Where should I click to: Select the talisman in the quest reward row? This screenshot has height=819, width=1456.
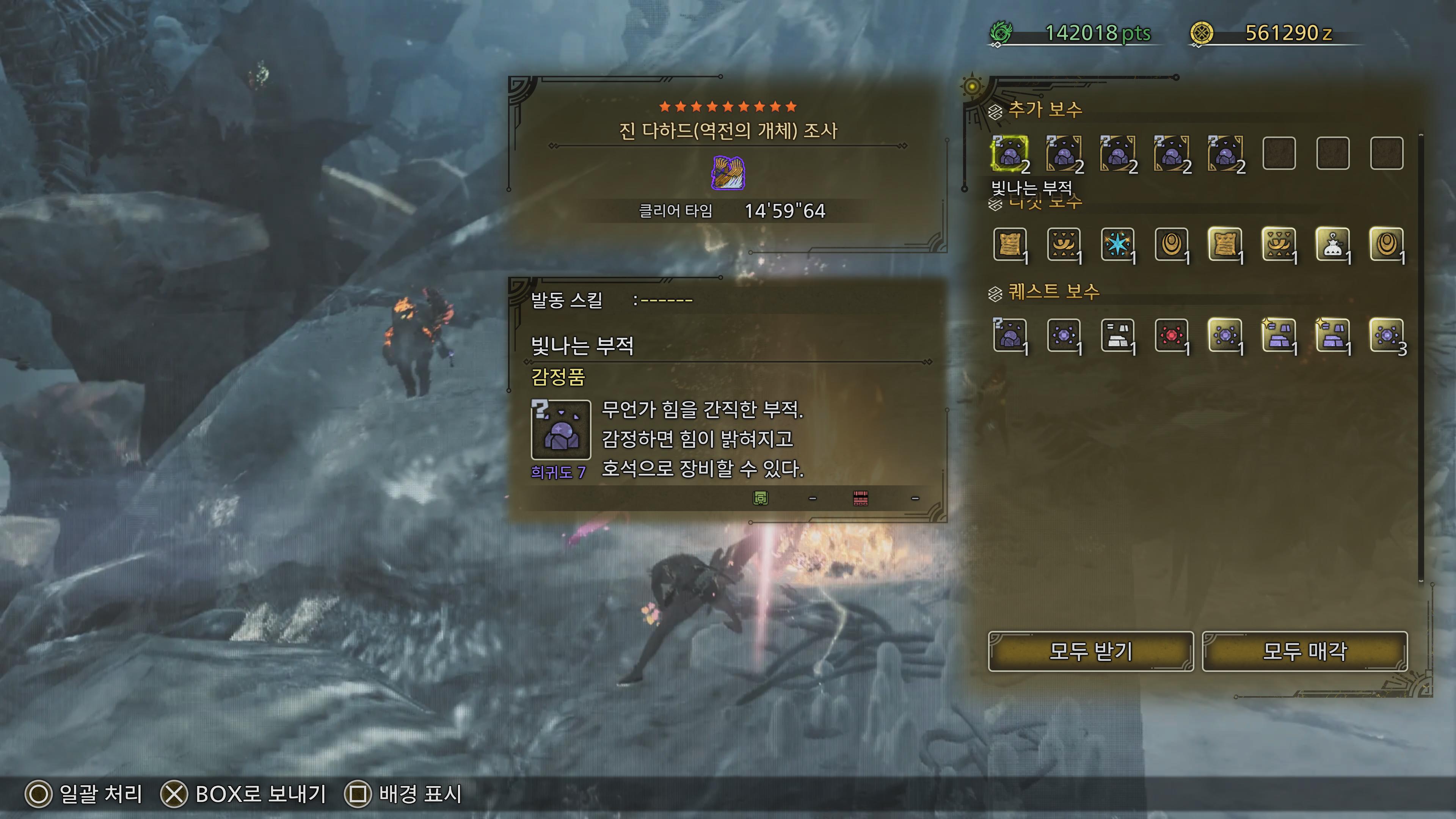(x=1009, y=335)
